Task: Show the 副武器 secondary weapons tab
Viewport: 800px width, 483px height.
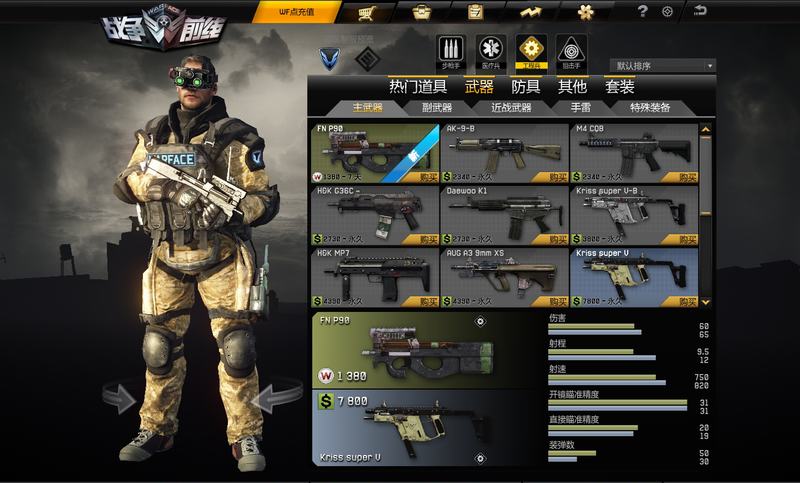Action: click(436, 107)
